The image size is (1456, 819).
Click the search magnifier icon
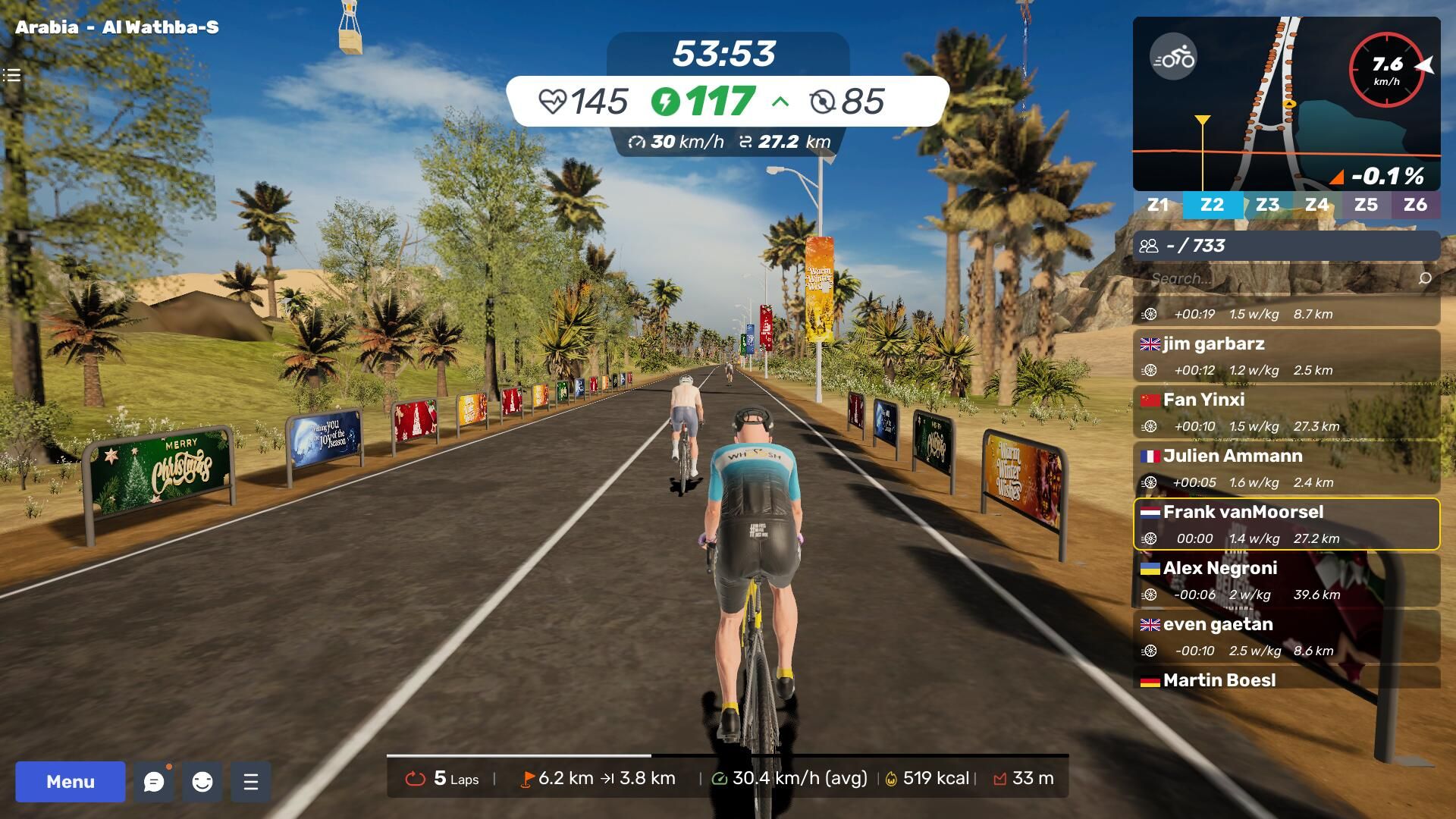(1425, 278)
